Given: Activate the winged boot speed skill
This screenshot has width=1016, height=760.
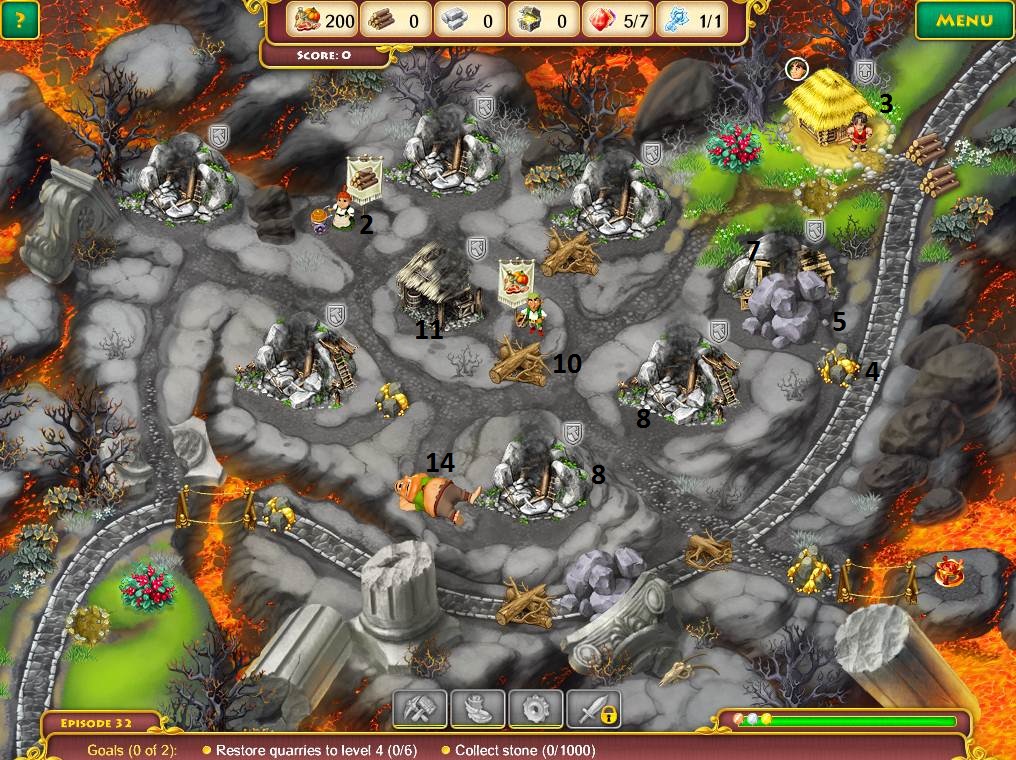Looking at the screenshot, I should pyautogui.click(x=477, y=709).
